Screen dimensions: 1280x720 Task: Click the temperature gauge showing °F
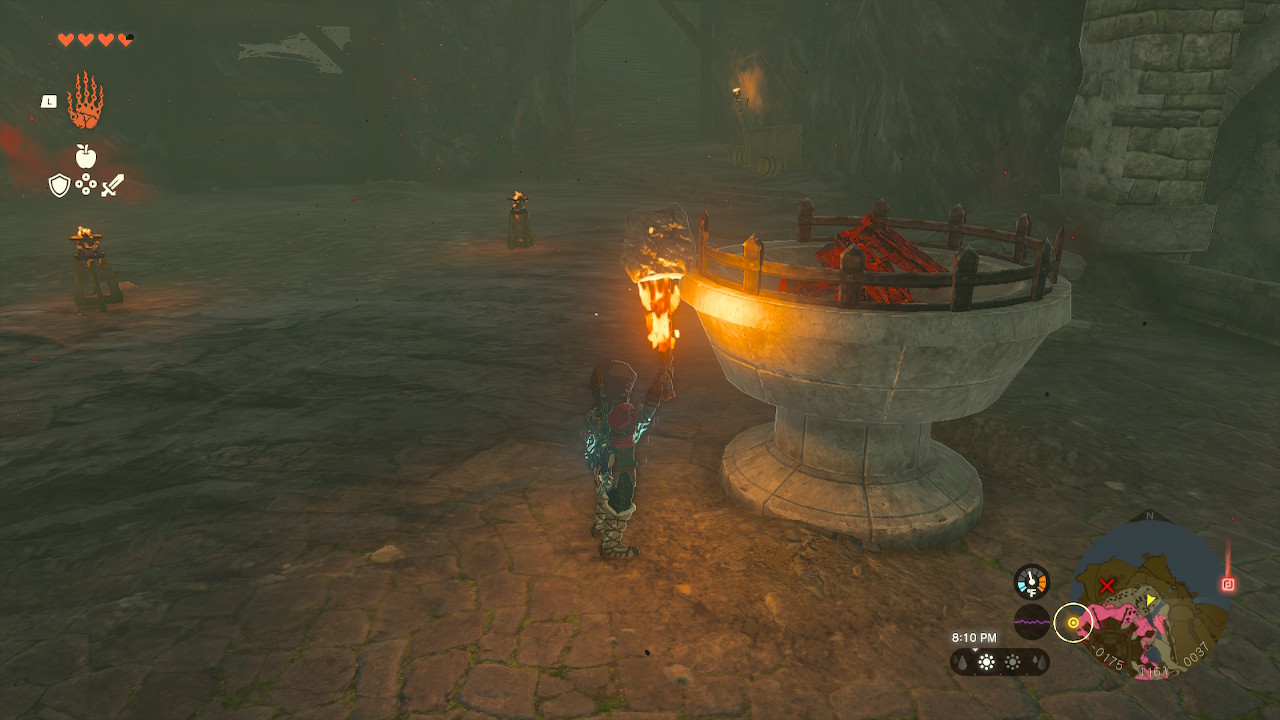tap(1032, 582)
